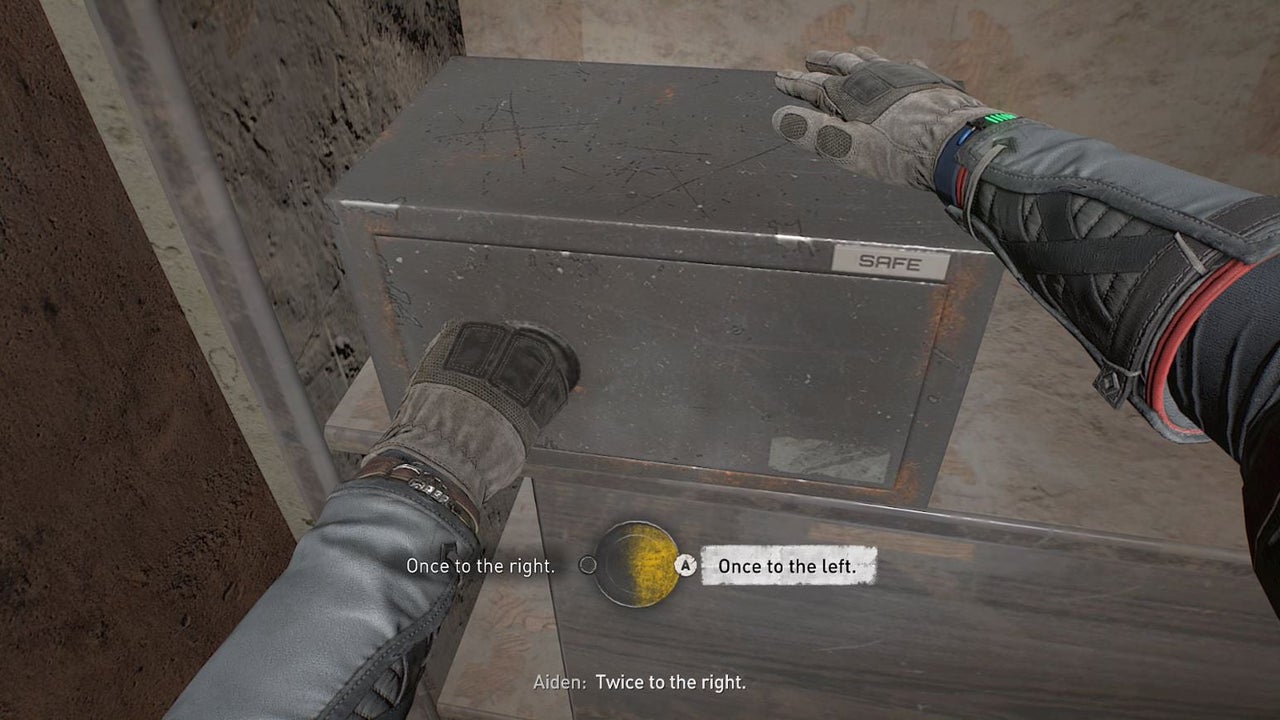Click the white highlight bar behind the left option
Screen dimensions: 1280x720
(790, 566)
